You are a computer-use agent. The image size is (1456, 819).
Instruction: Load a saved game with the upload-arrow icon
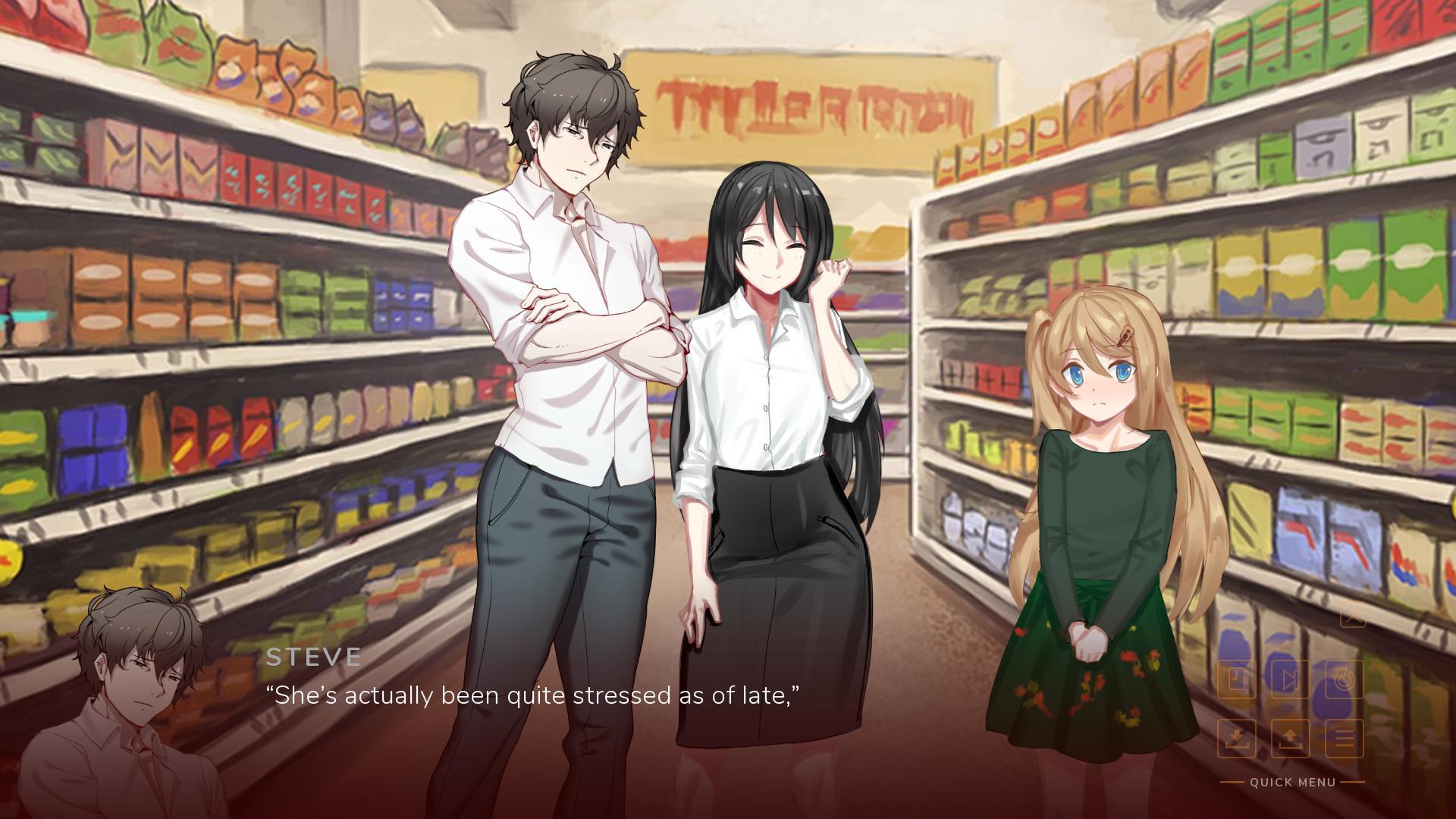[x=1291, y=737]
